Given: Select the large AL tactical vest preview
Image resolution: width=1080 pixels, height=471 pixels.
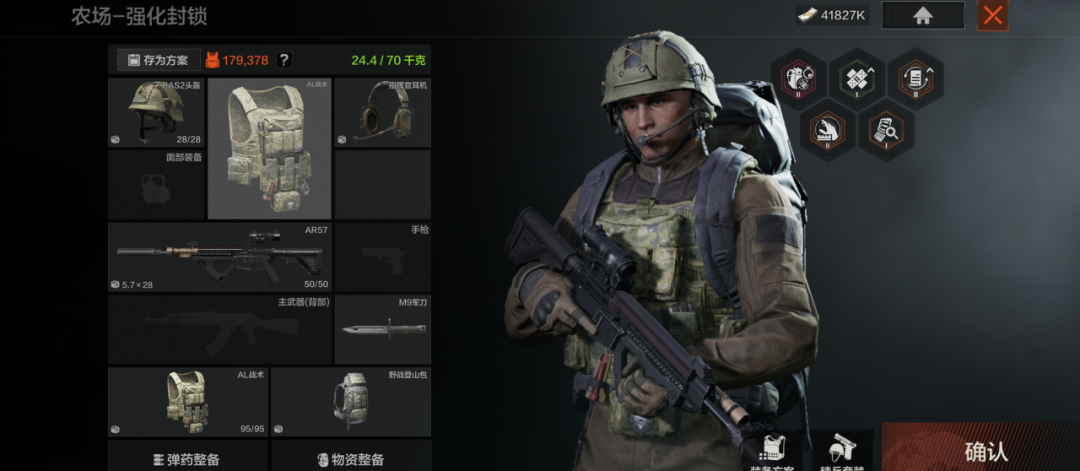Looking at the screenshot, I should pyautogui.click(x=269, y=148).
